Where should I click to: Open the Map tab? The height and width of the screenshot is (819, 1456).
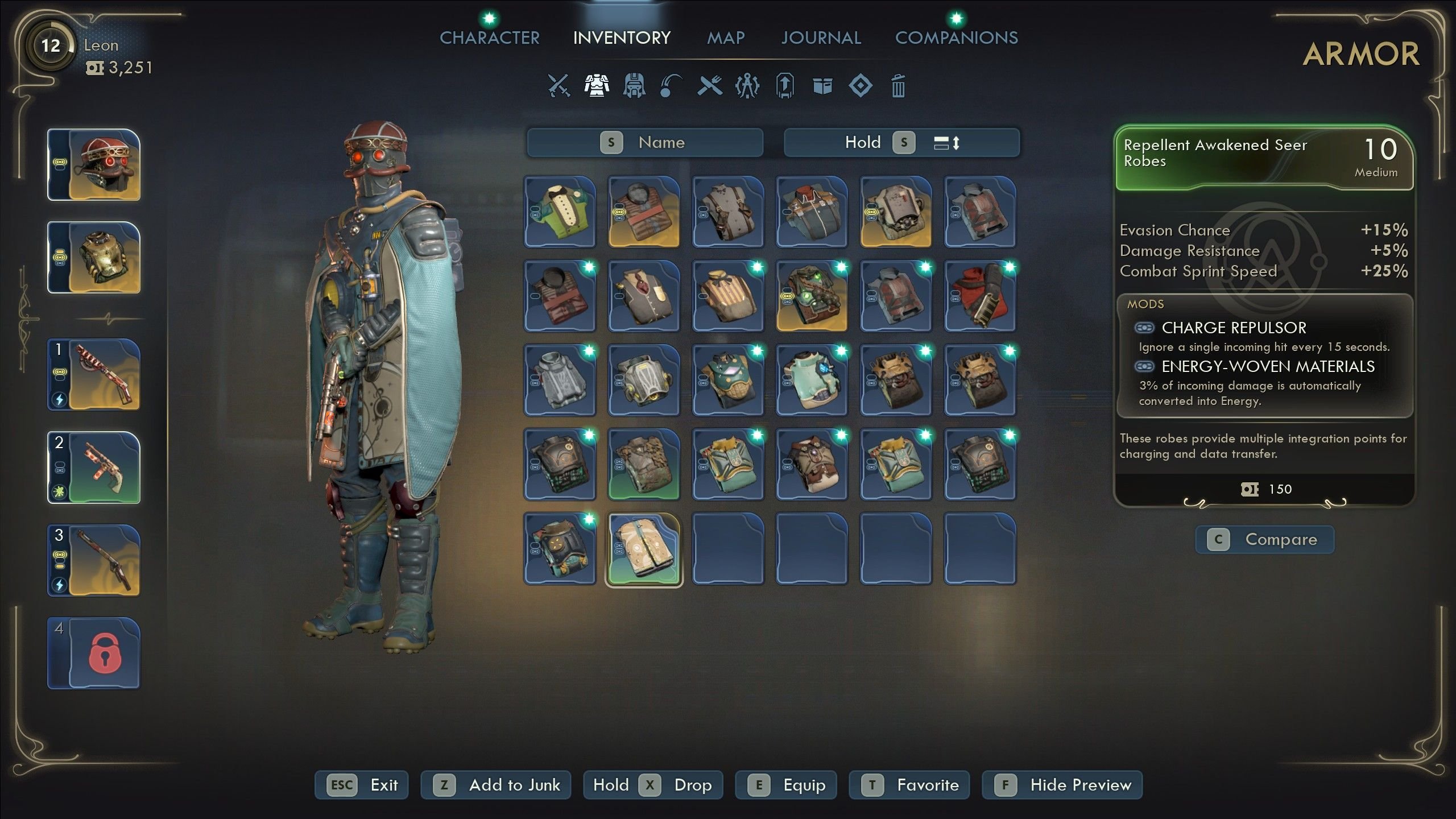[x=725, y=38]
